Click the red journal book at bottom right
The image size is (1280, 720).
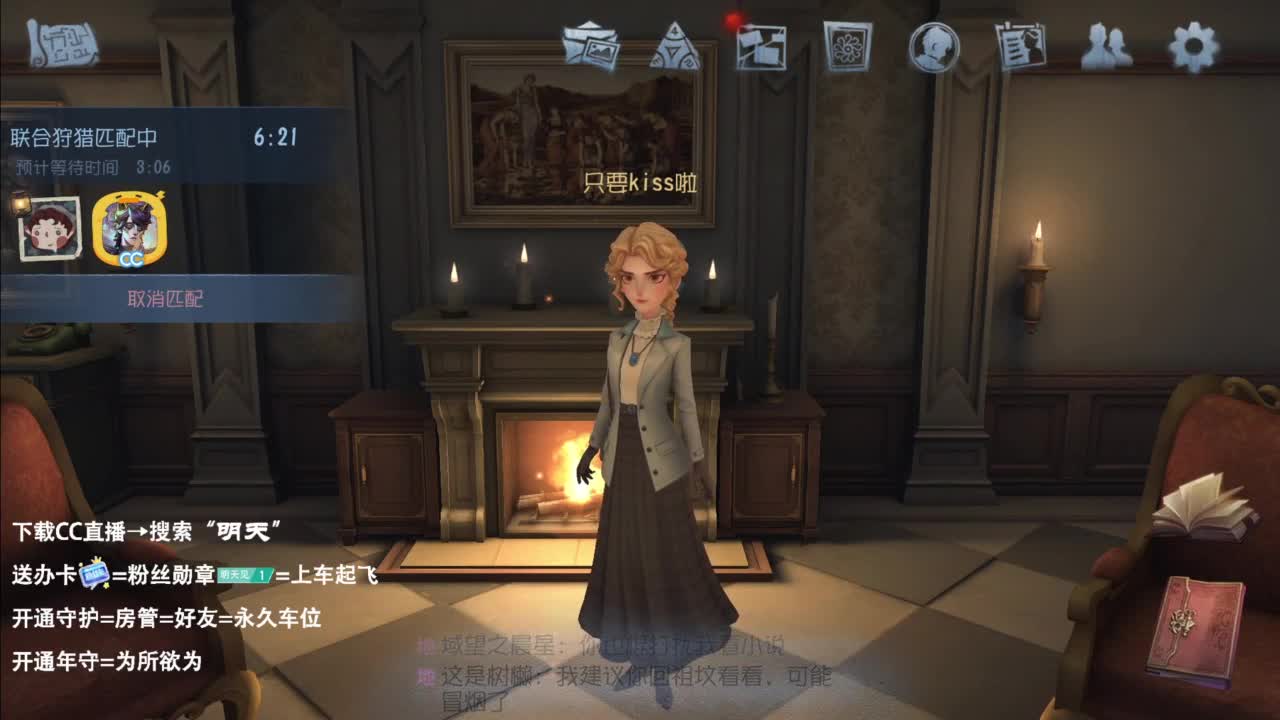coord(1205,627)
